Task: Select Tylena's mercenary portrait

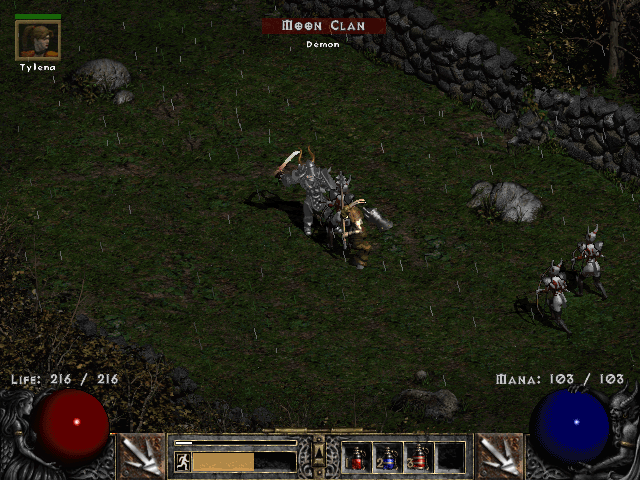Action: (x=38, y=39)
